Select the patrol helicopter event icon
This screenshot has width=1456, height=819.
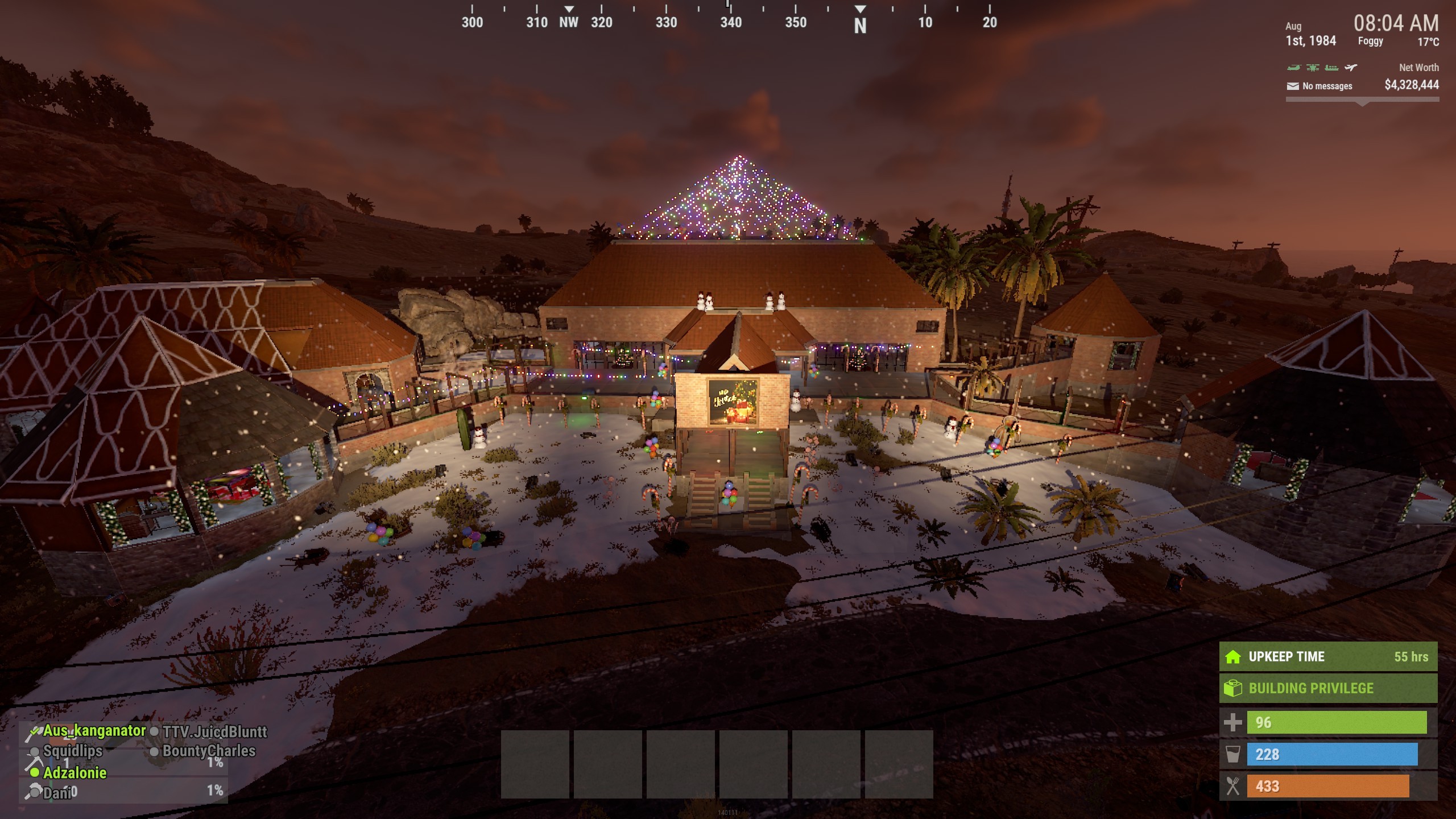tap(1313, 68)
